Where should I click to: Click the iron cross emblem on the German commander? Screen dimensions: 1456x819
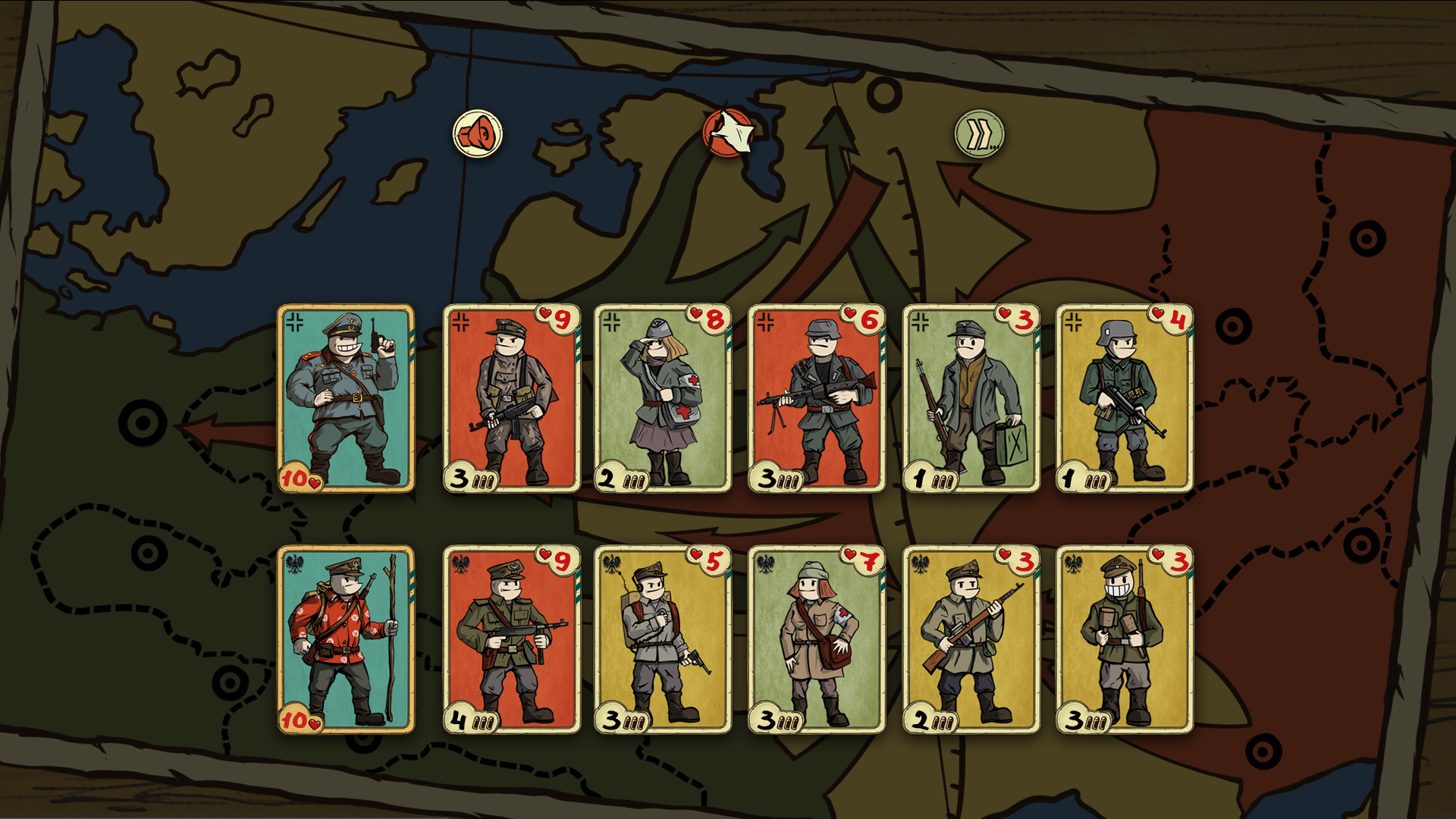[295, 321]
